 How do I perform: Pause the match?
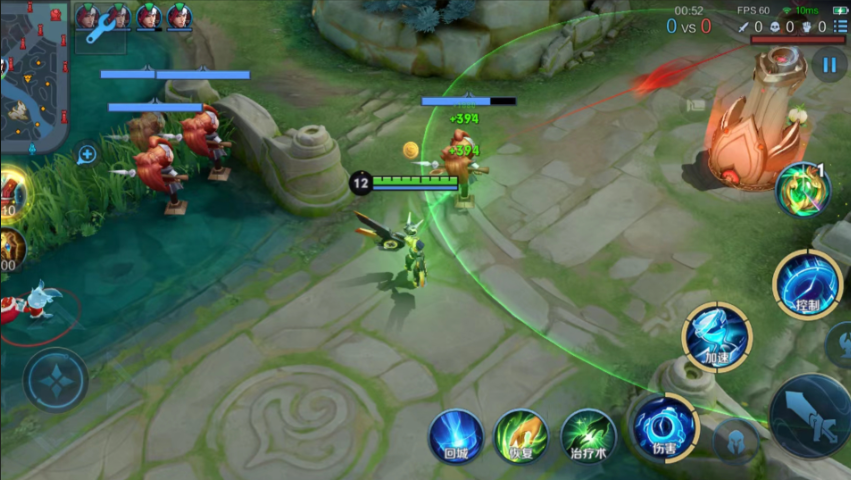tap(829, 66)
